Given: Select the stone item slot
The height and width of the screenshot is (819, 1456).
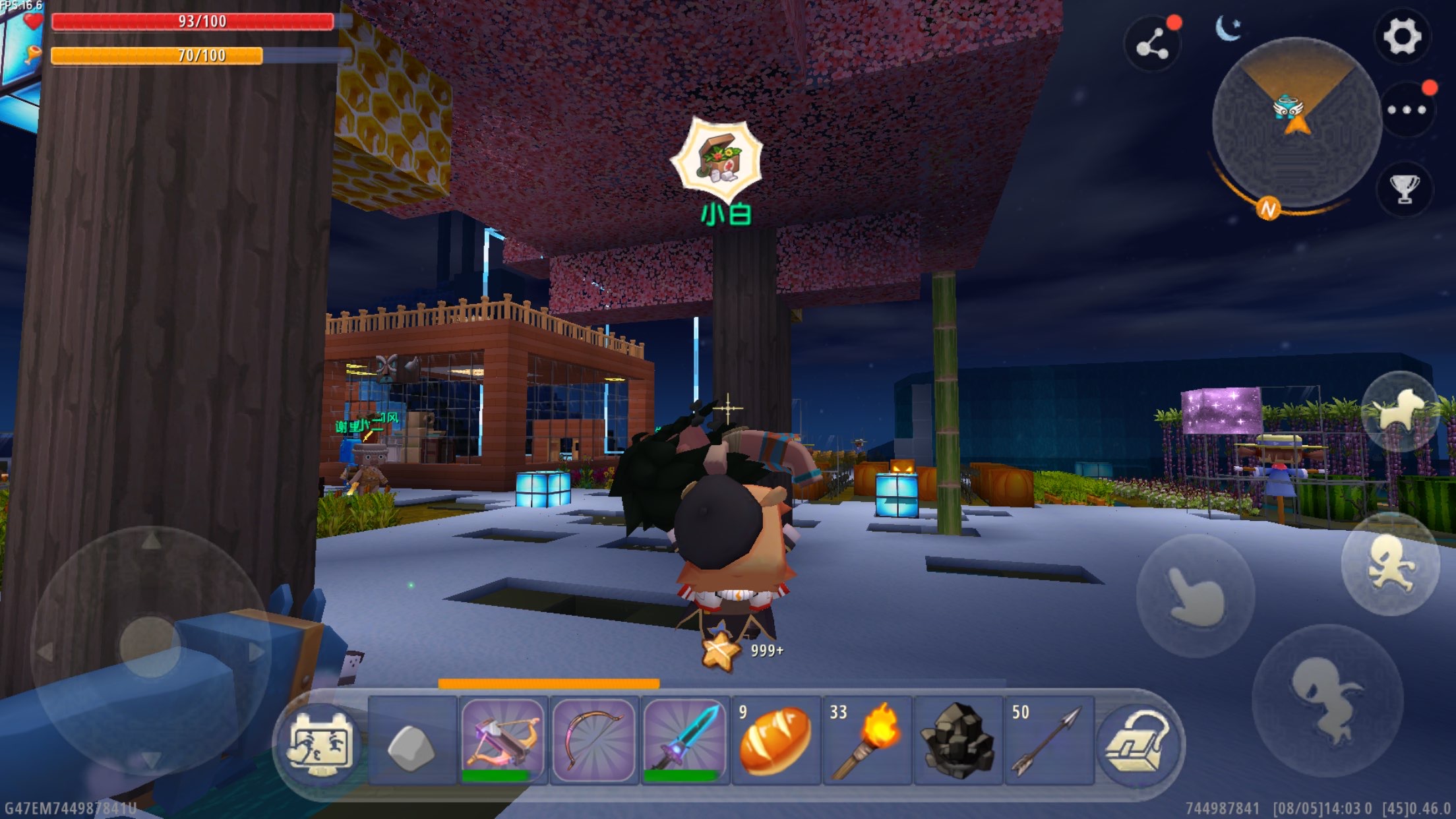Looking at the screenshot, I should (x=411, y=743).
